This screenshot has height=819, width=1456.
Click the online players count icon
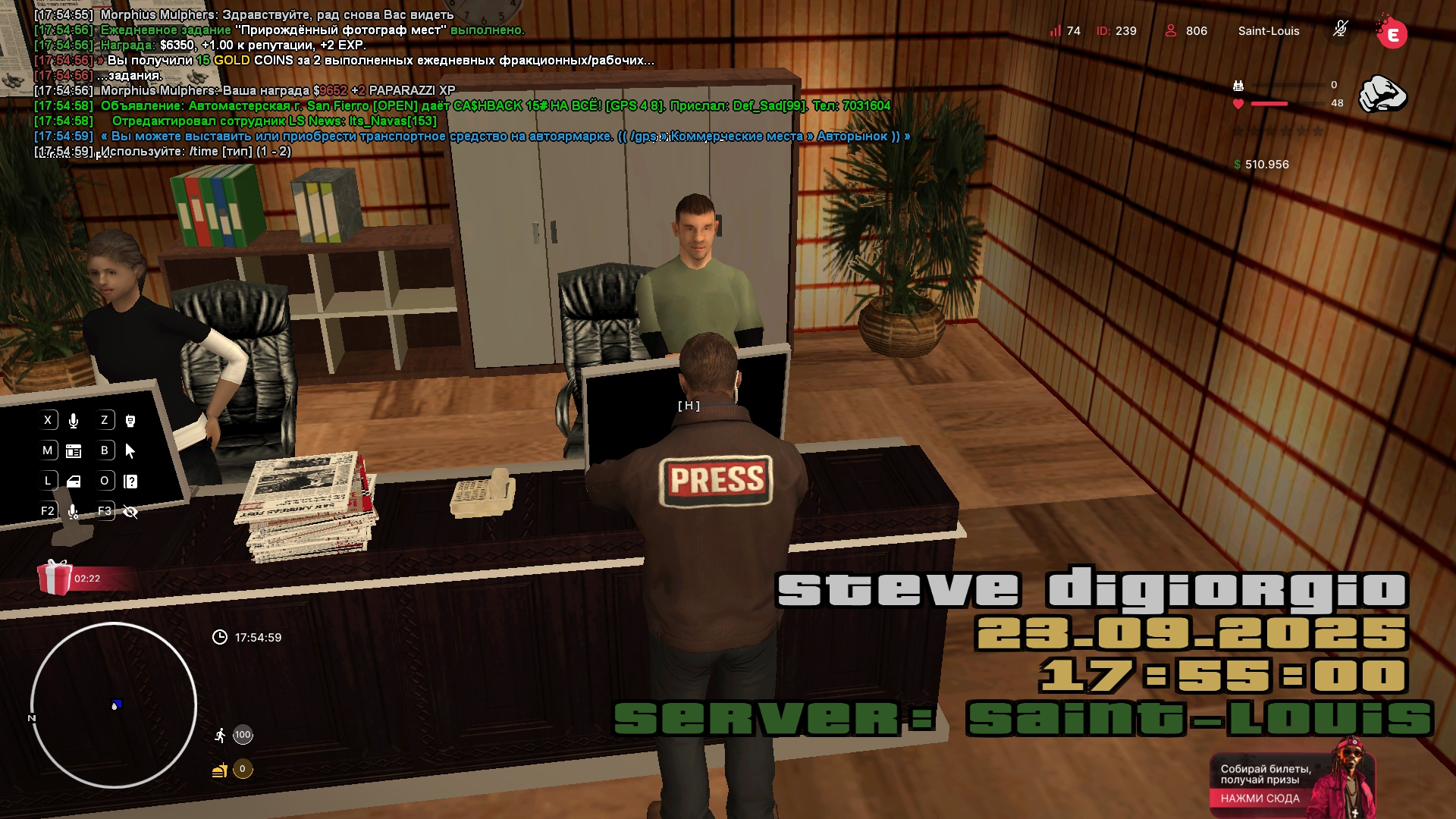1171,31
